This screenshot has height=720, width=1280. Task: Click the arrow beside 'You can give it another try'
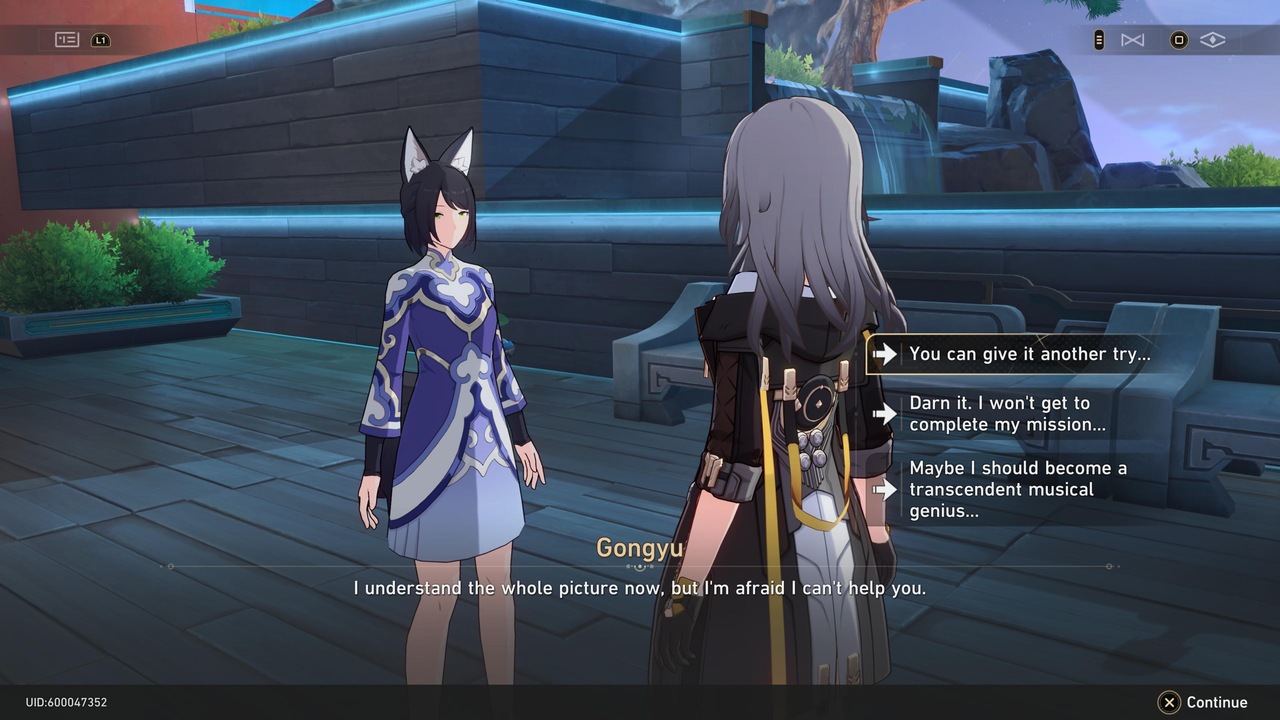[x=886, y=353]
